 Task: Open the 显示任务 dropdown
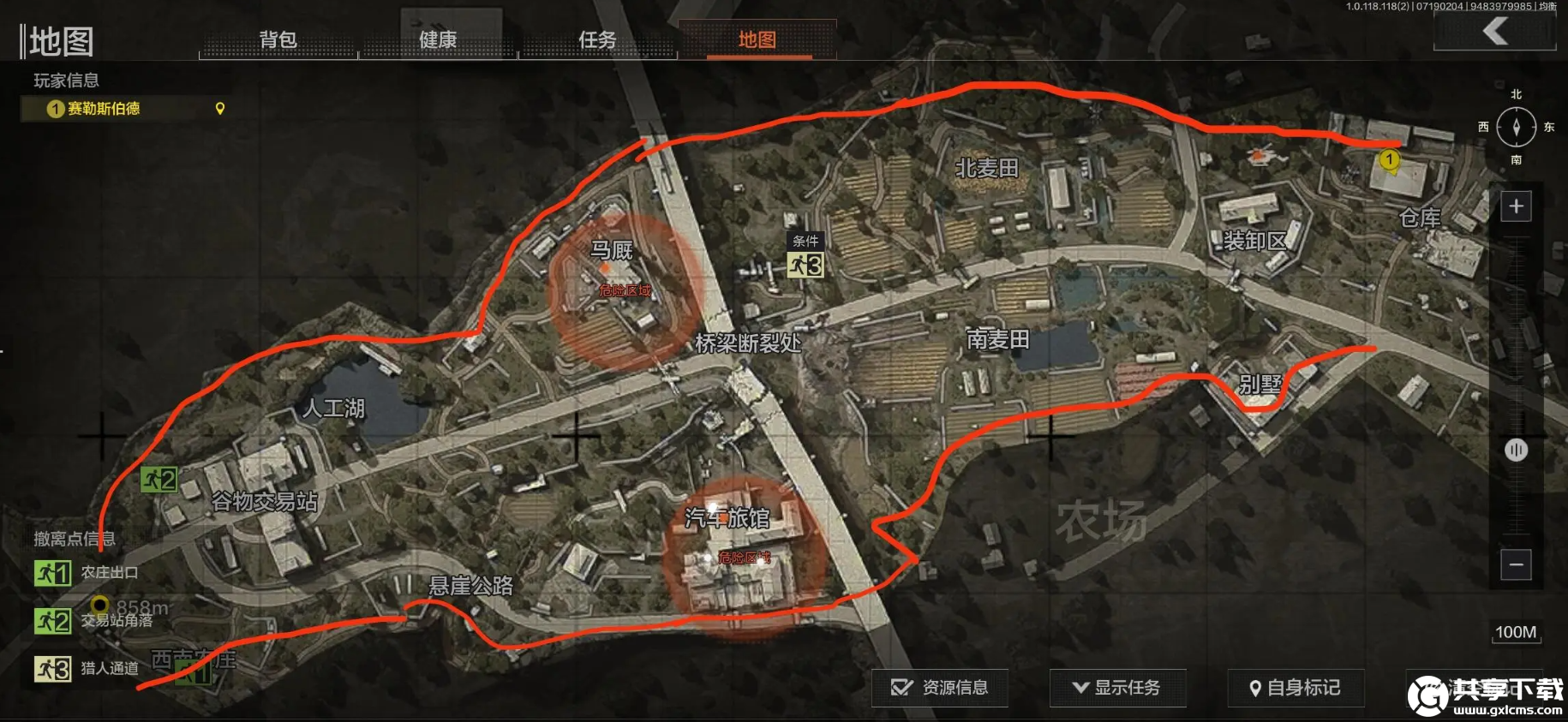click(1118, 687)
